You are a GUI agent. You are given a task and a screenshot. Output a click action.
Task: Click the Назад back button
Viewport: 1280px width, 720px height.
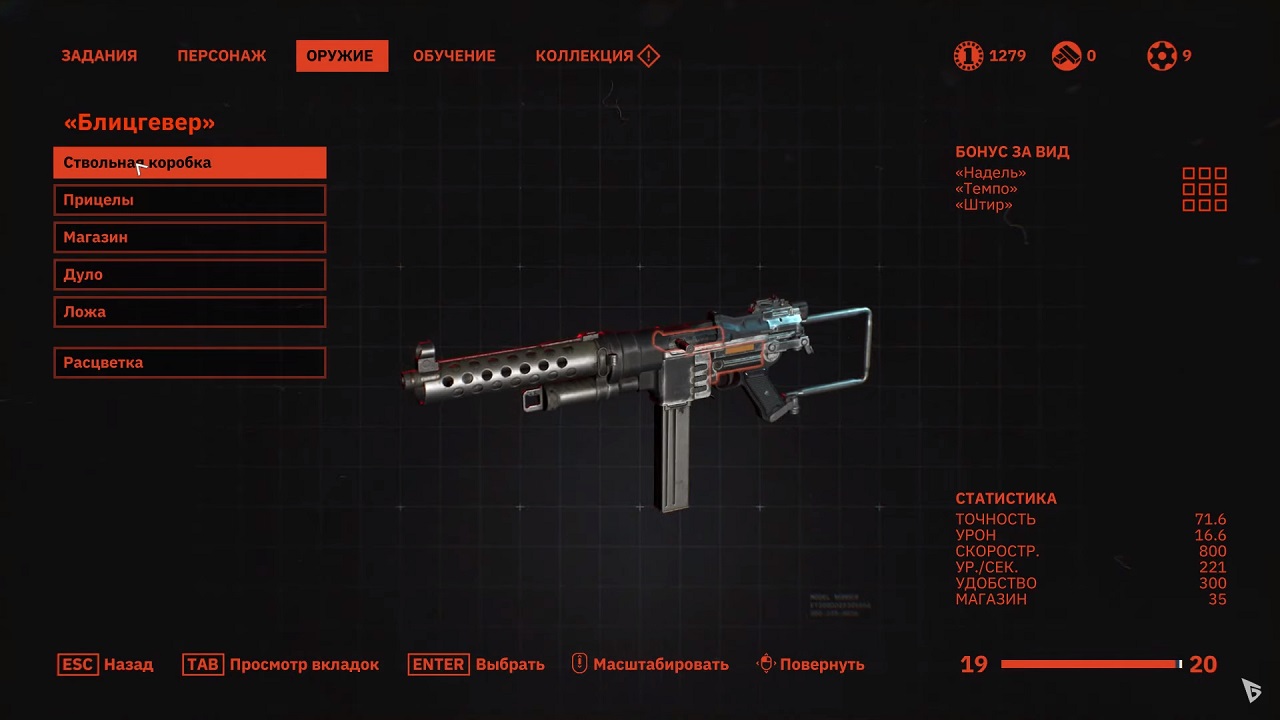(106, 664)
